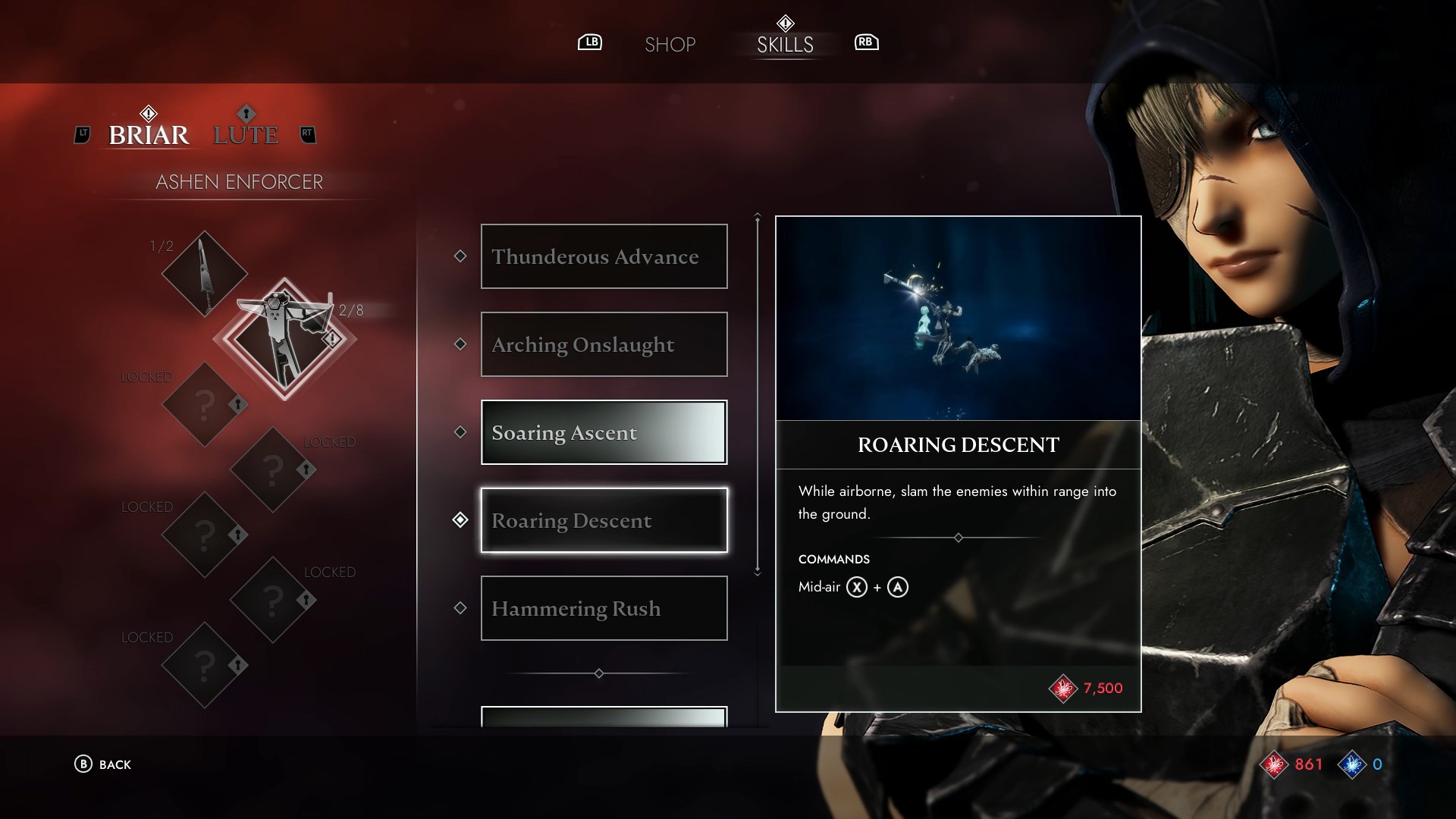
Task: View the Roaring Descent preview thumbnail
Action: tap(958, 318)
